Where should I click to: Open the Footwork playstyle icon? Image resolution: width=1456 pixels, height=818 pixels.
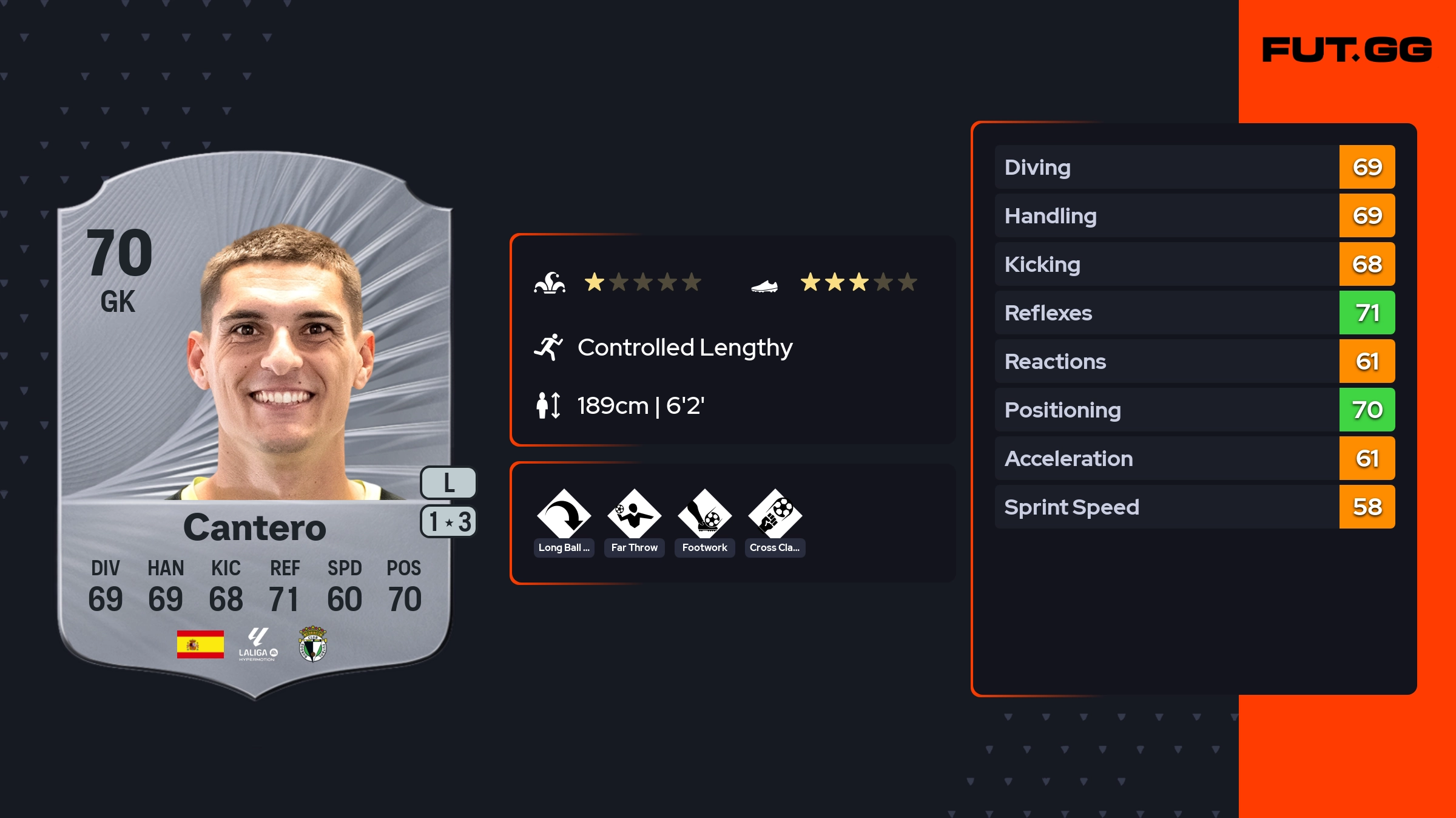tap(704, 515)
